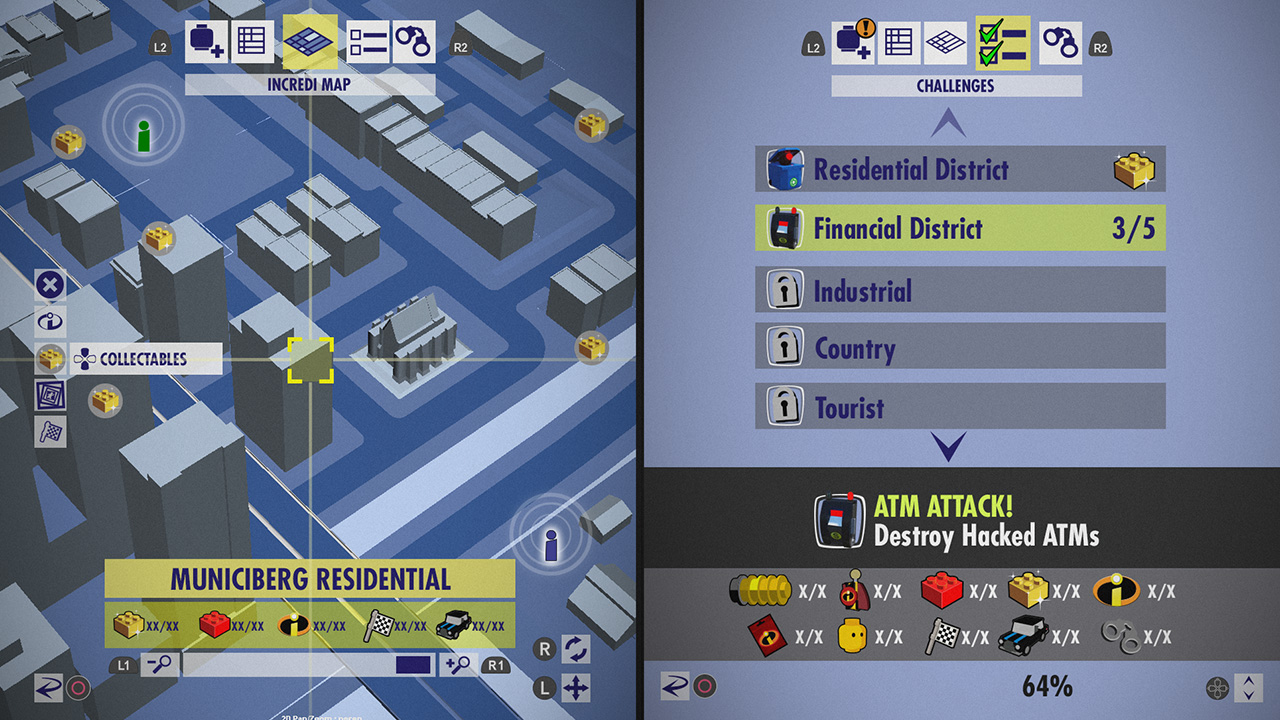
Task: Select the green info marker on the map
Action: [144, 133]
